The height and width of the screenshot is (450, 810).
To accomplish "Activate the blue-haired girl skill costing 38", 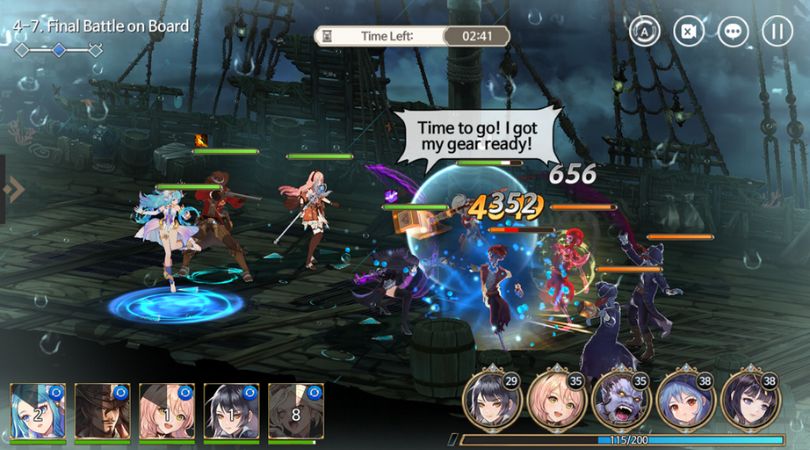I will (x=685, y=401).
